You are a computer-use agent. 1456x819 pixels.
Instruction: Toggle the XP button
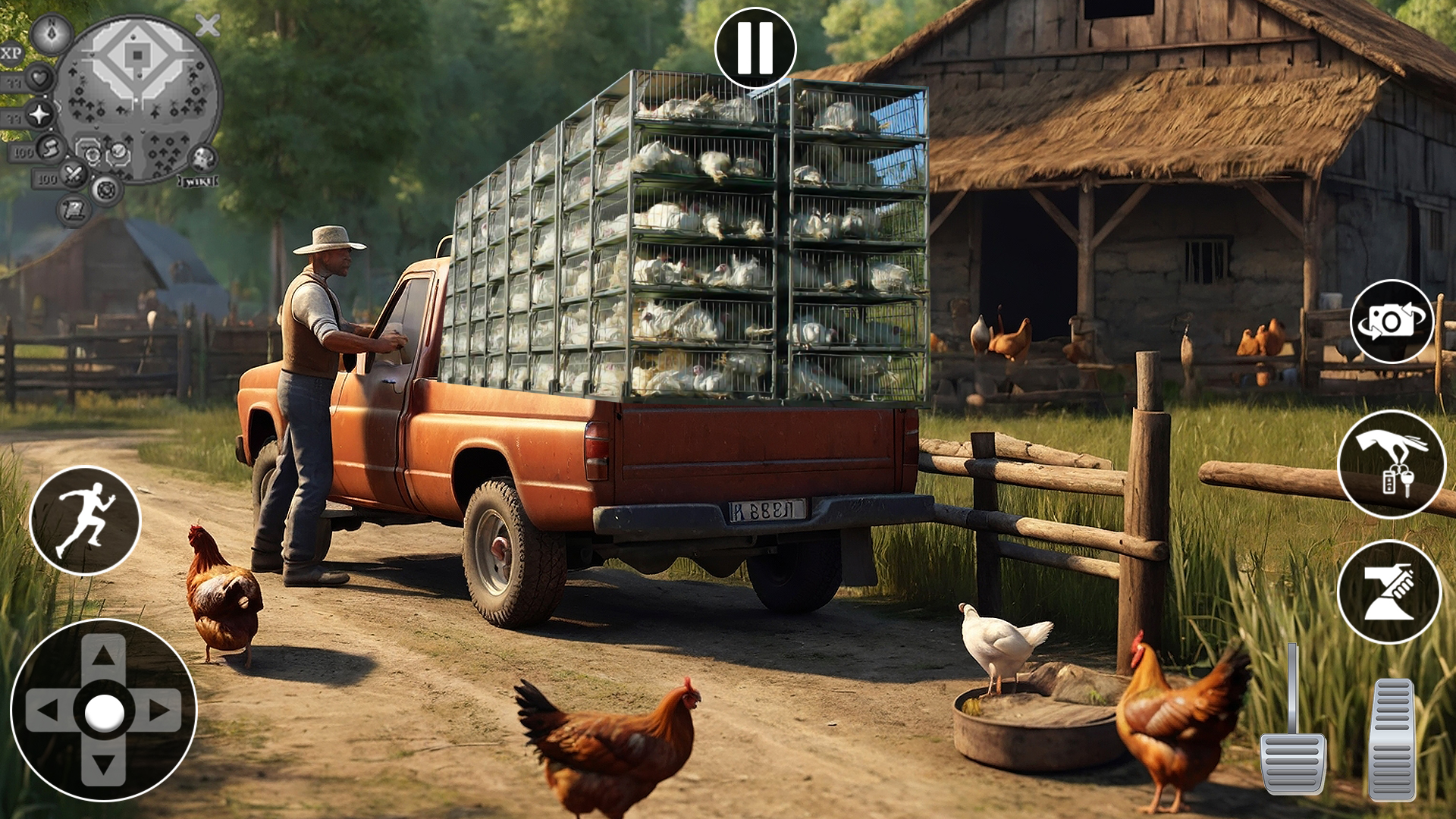click(x=11, y=53)
